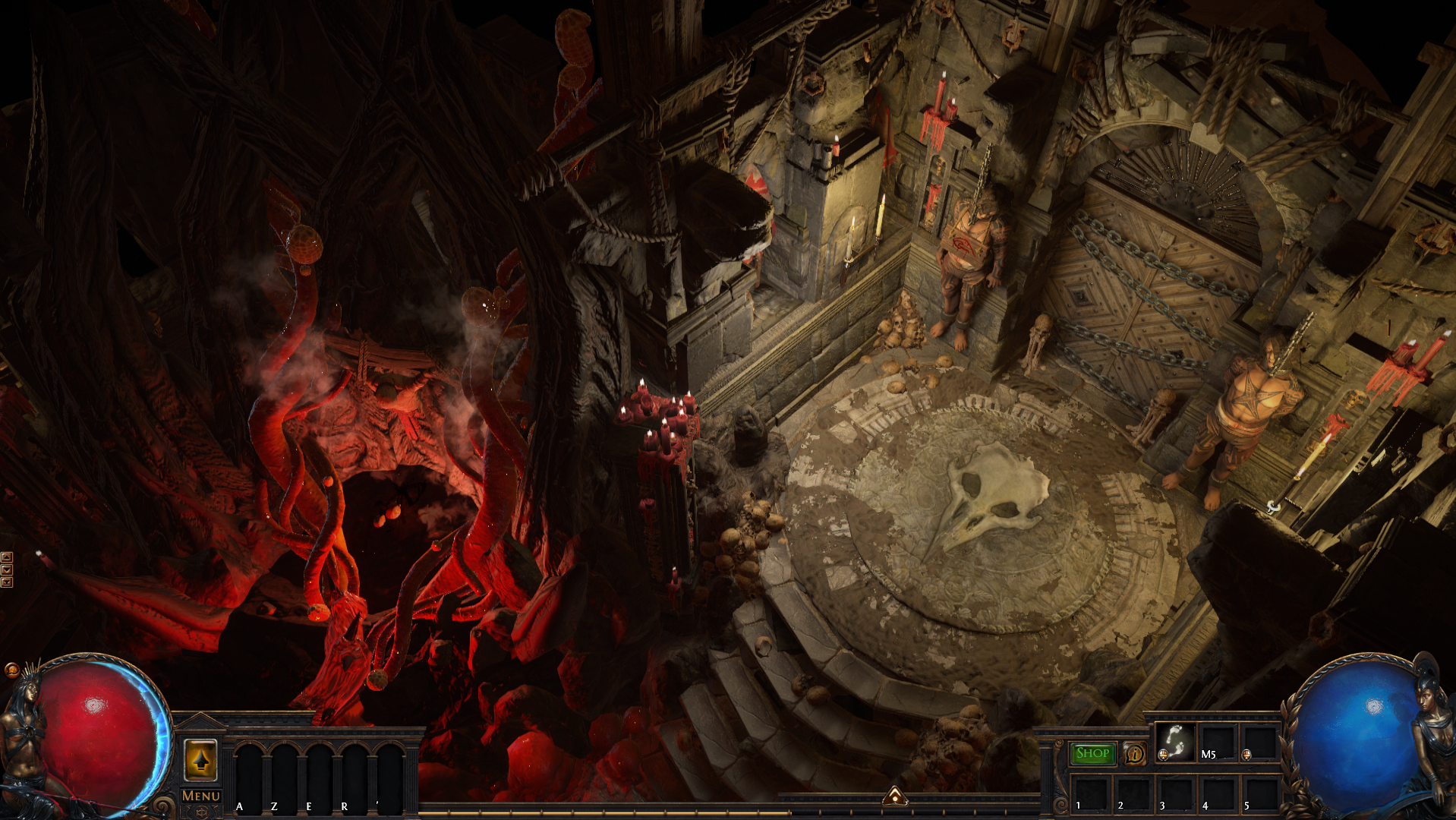The height and width of the screenshot is (820, 1456).
Task: Select the flask slot bound to A
Action: tap(250, 774)
